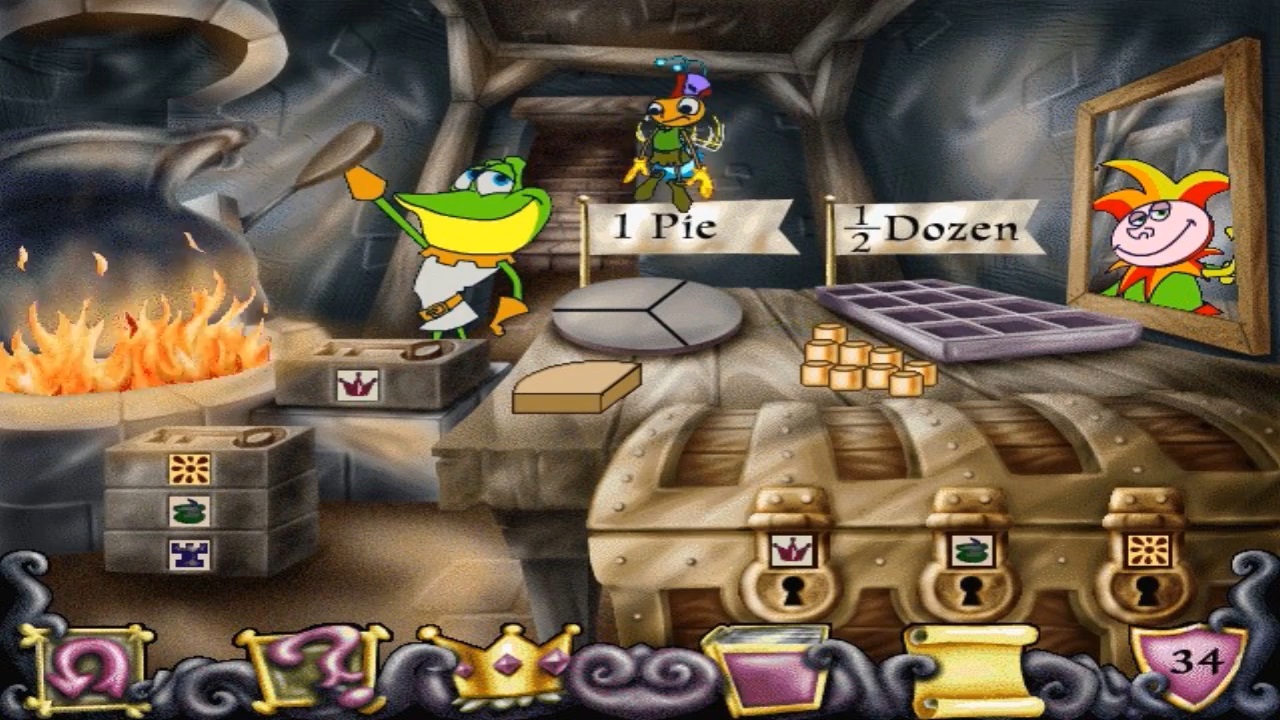Click the chest lock marked with a green hat

point(968,570)
